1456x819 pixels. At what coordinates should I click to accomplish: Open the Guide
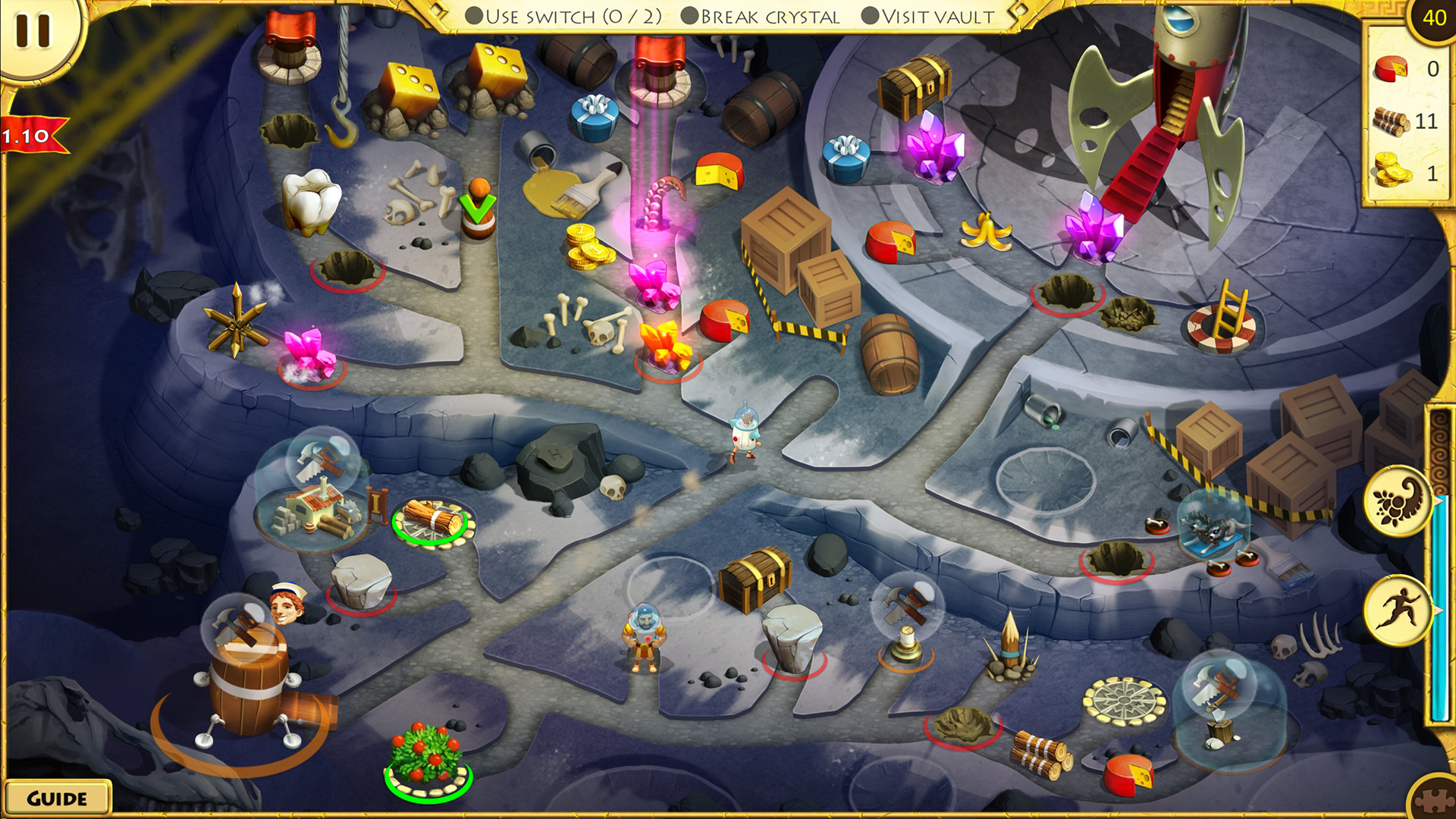58,797
